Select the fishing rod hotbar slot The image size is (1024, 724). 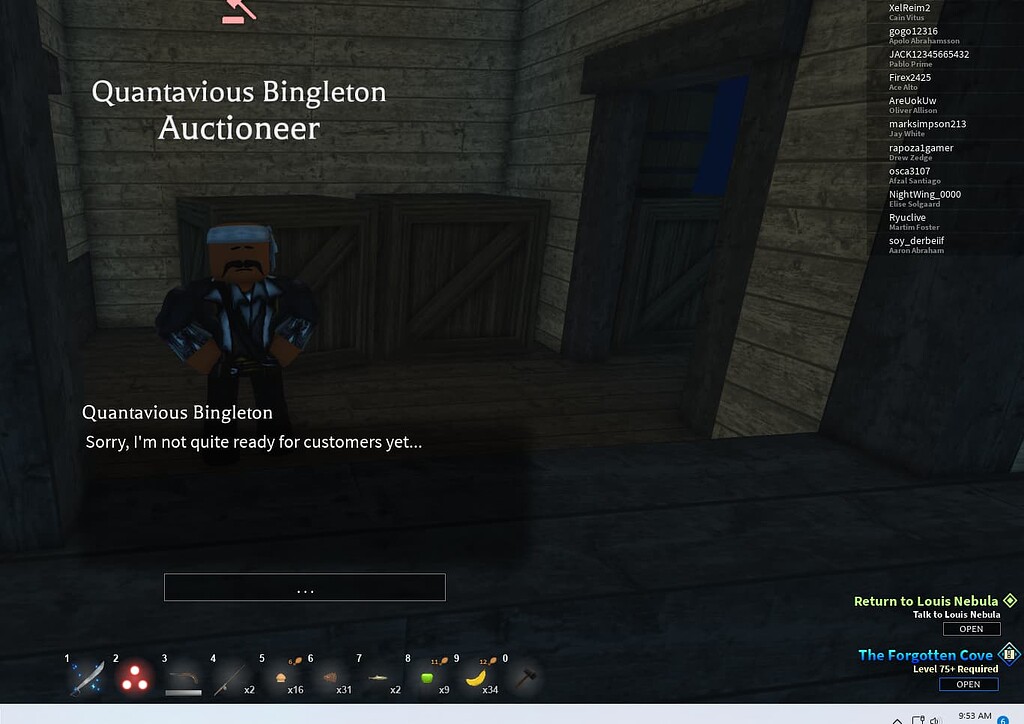click(229, 680)
